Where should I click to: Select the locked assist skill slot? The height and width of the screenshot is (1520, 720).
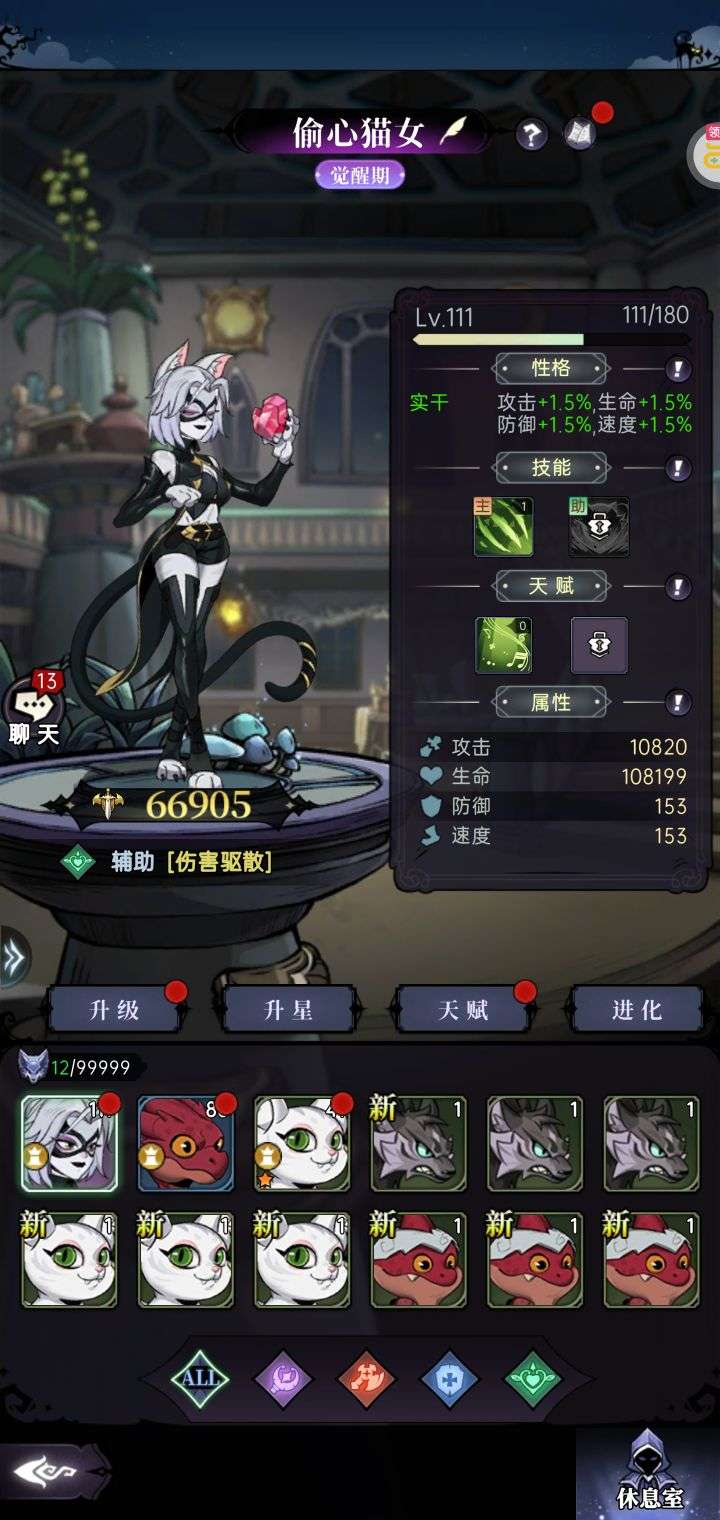(x=599, y=527)
